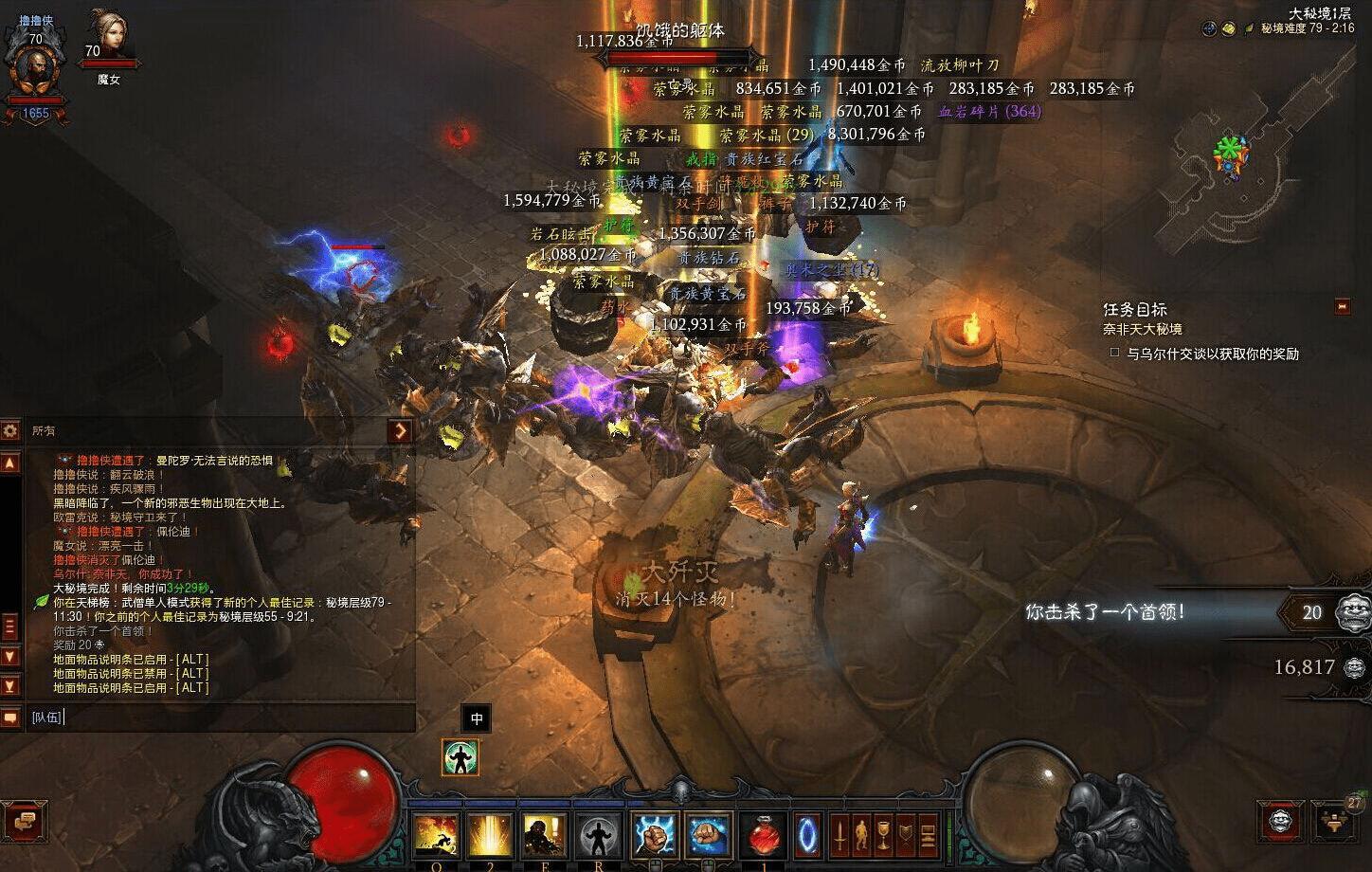
Task: Open the computer game menu button
Action: tap(928, 835)
